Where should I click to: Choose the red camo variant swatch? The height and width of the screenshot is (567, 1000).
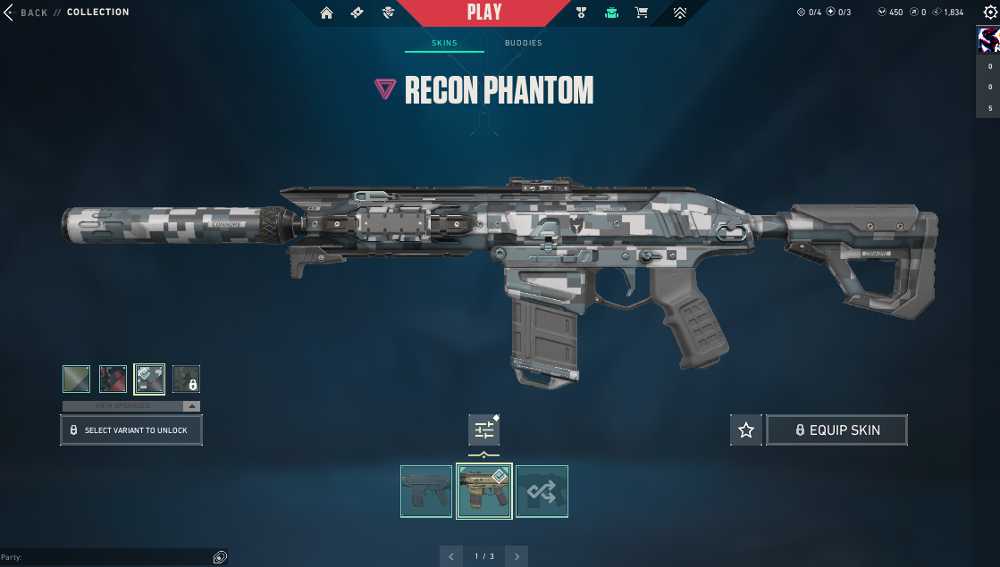[113, 379]
